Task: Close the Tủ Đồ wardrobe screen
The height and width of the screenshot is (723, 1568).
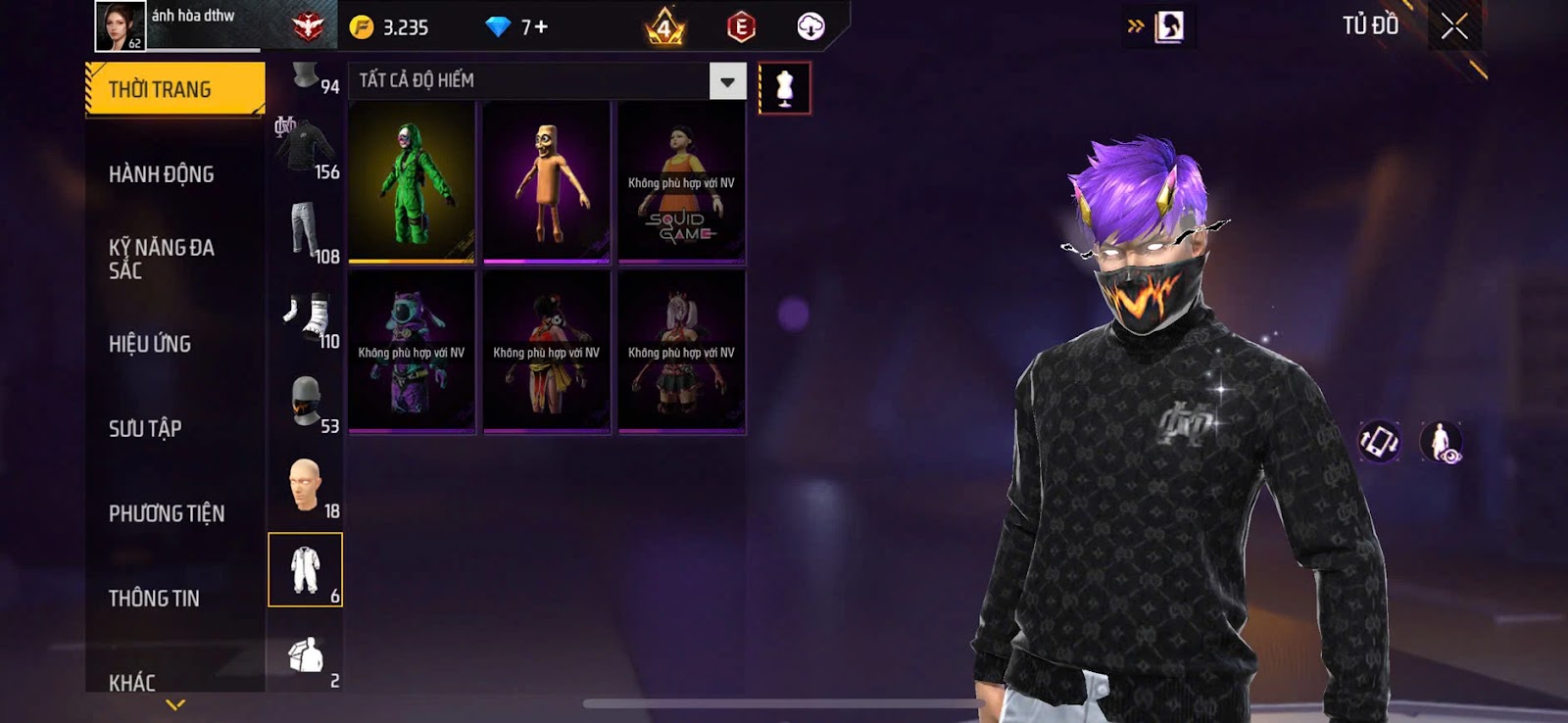Action: tap(1454, 26)
